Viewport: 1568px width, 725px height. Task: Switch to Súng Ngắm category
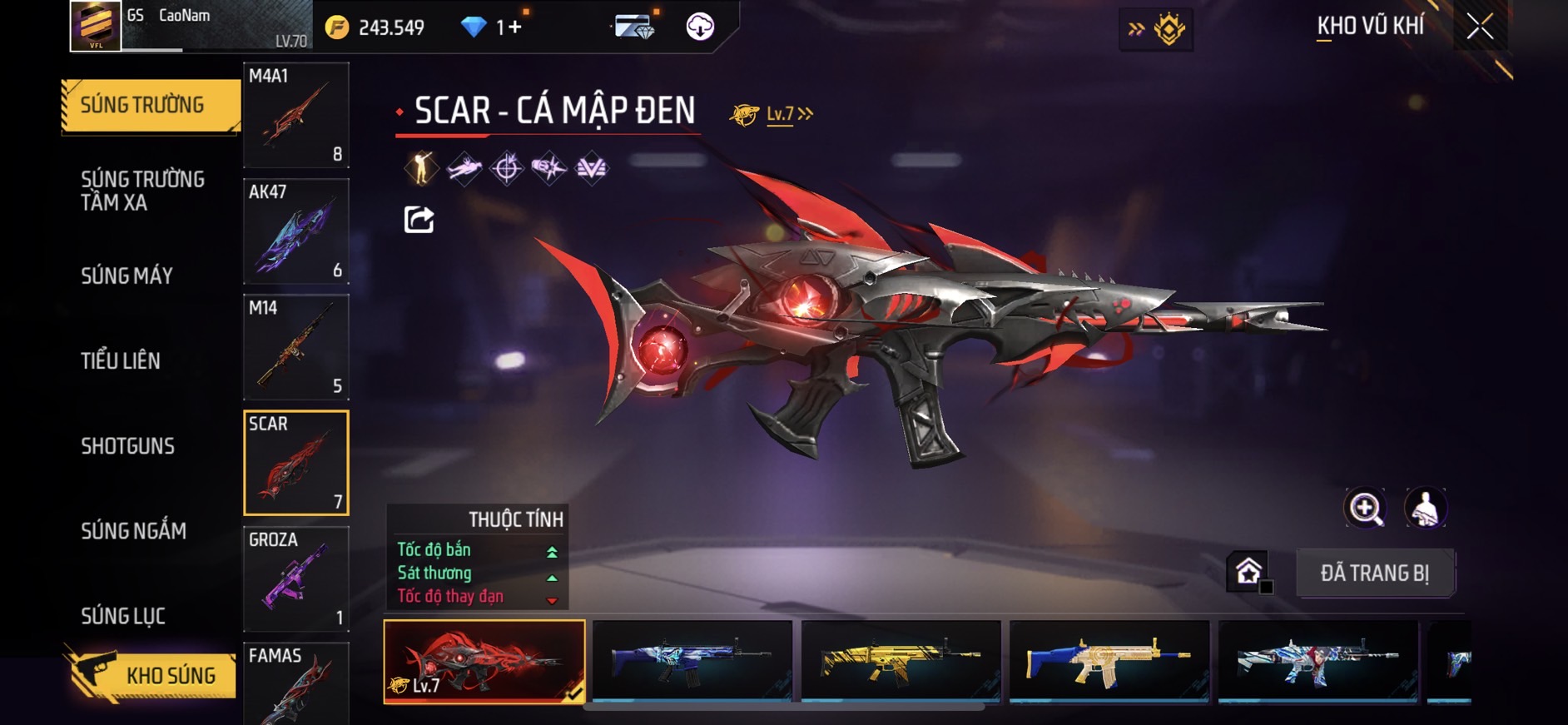click(x=133, y=531)
